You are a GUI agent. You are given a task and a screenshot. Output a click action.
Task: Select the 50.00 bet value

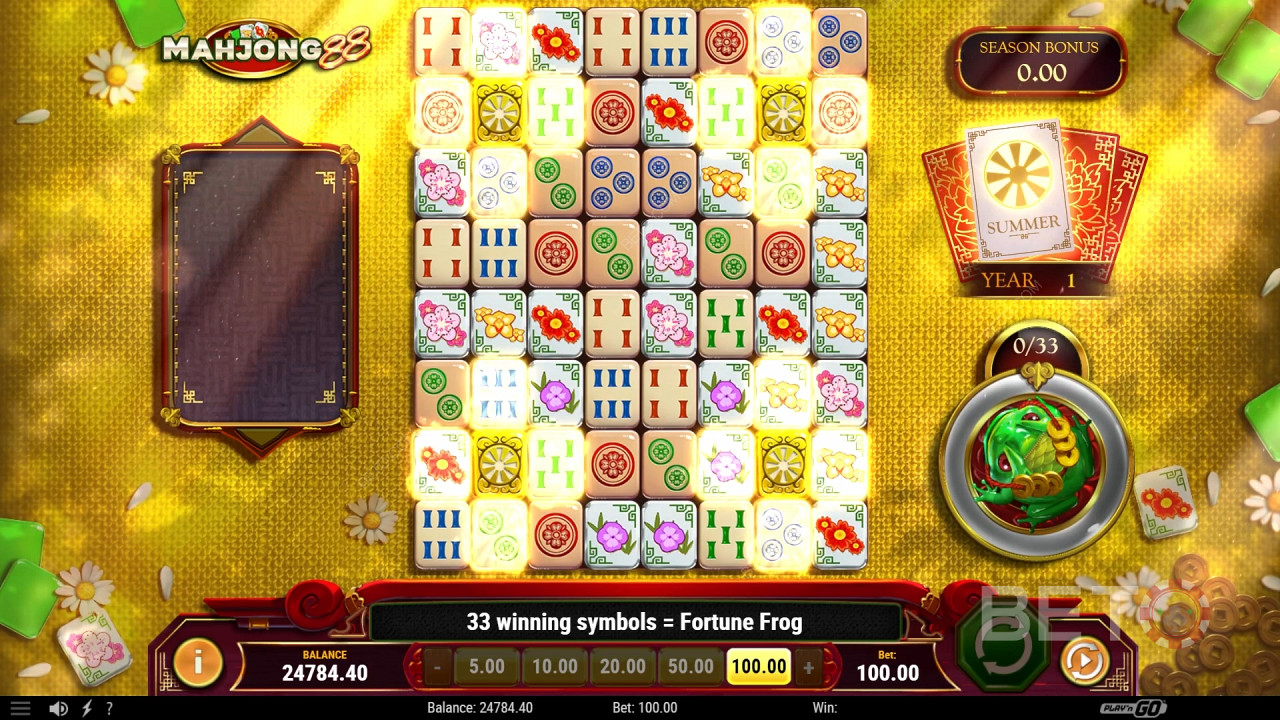tap(691, 666)
